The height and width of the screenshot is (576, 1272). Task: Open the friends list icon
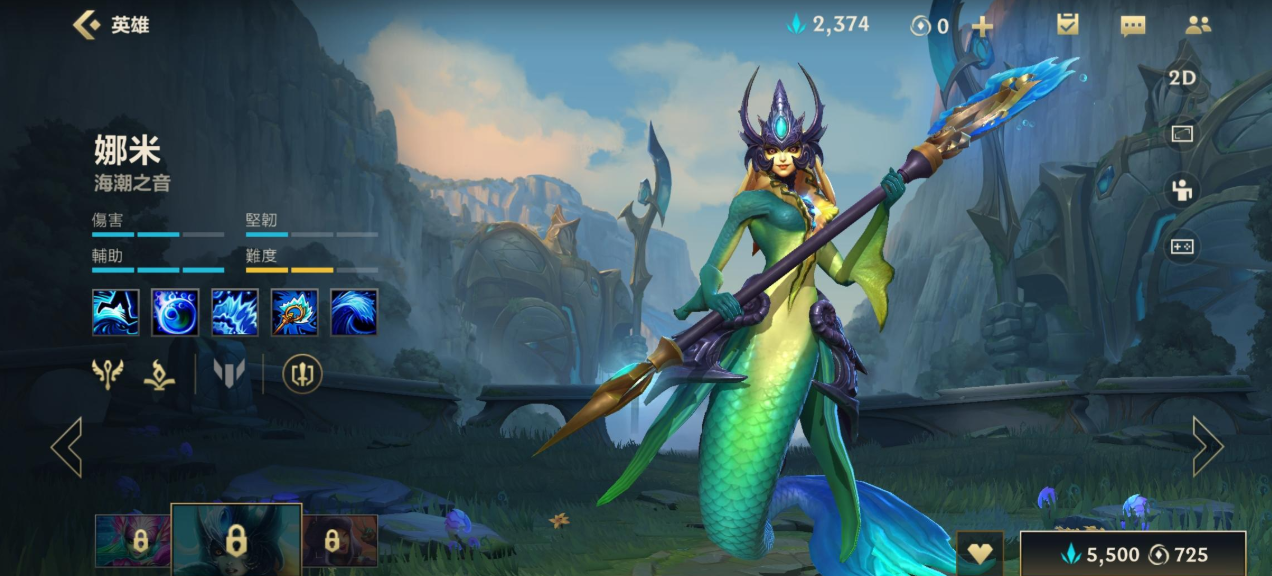point(1198,25)
